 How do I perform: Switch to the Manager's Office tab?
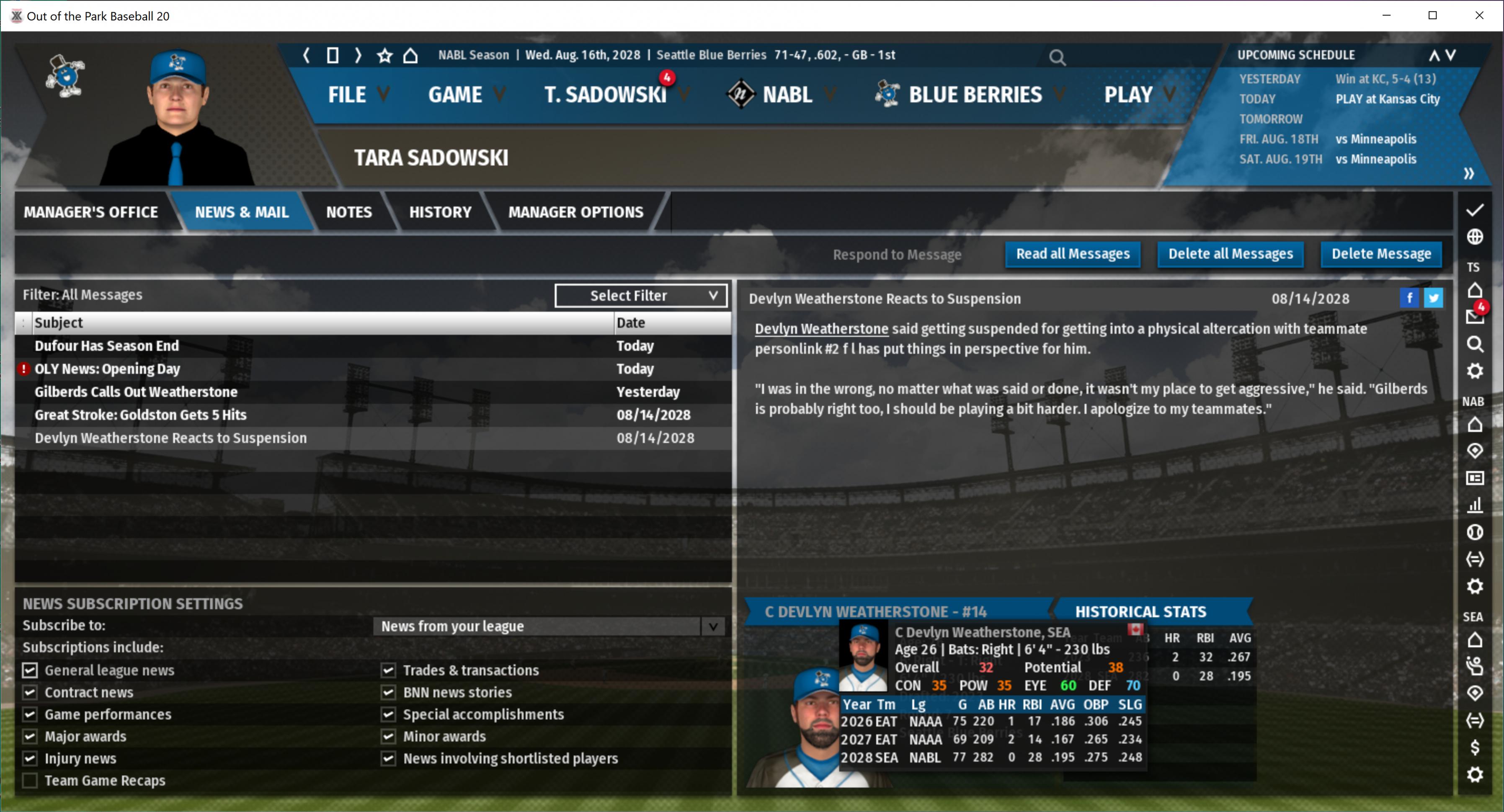[x=90, y=212]
